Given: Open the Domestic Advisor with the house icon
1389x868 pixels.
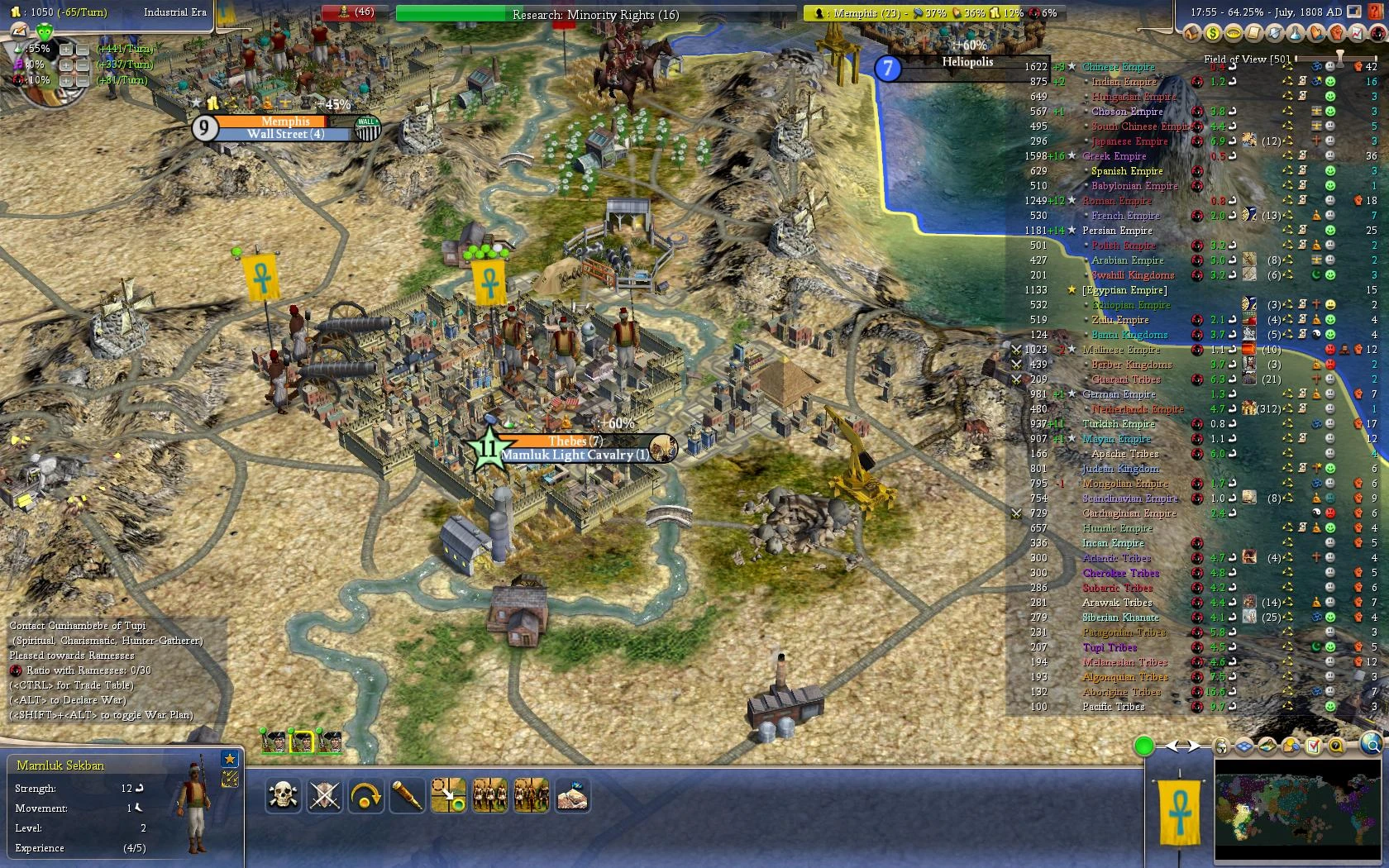Looking at the screenshot, I should click(1191, 34).
